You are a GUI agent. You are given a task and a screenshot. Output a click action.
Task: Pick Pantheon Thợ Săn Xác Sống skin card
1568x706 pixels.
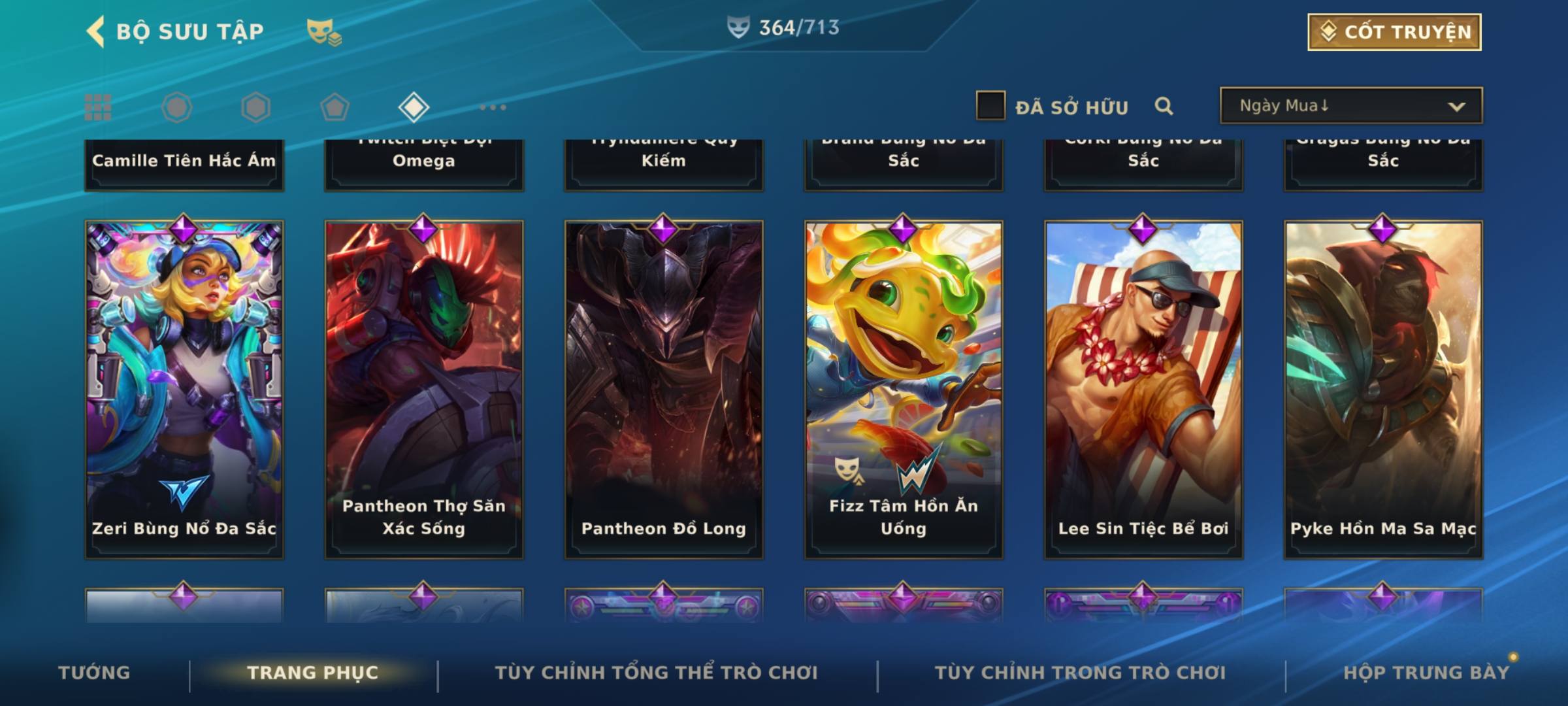[x=424, y=389]
